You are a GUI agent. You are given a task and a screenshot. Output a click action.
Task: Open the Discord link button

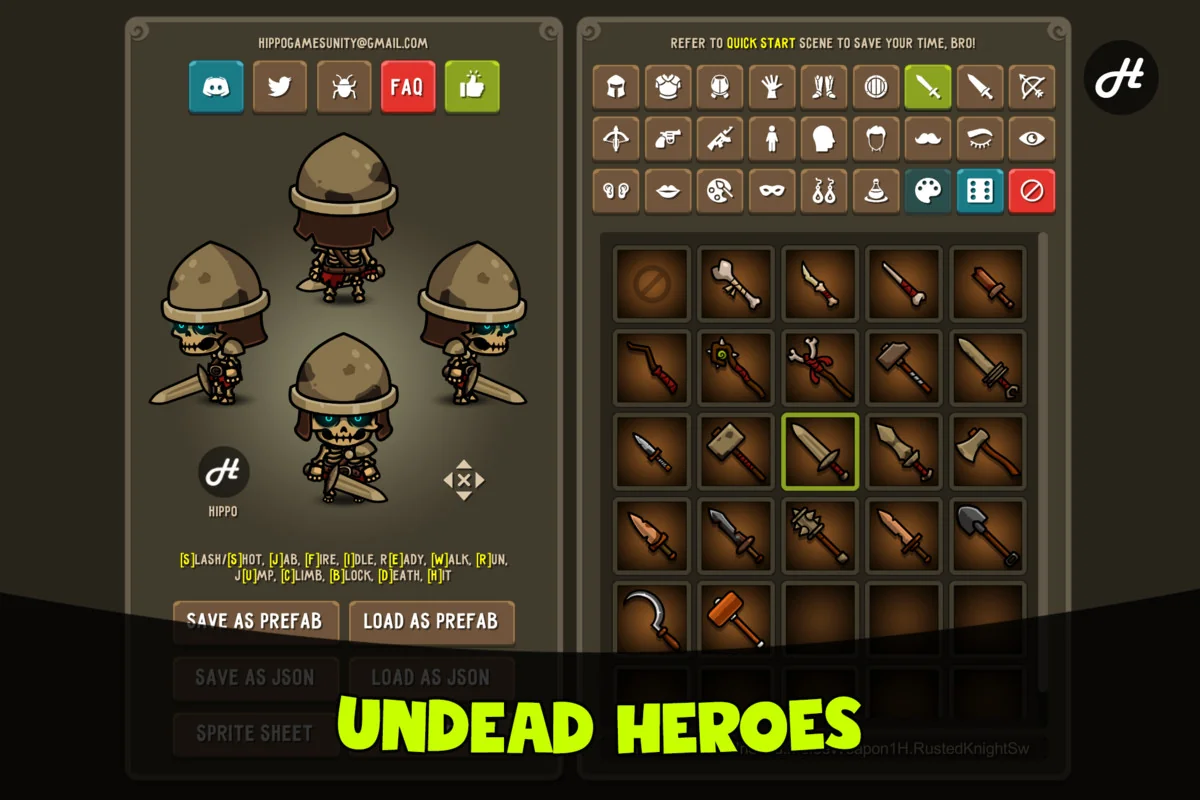216,87
